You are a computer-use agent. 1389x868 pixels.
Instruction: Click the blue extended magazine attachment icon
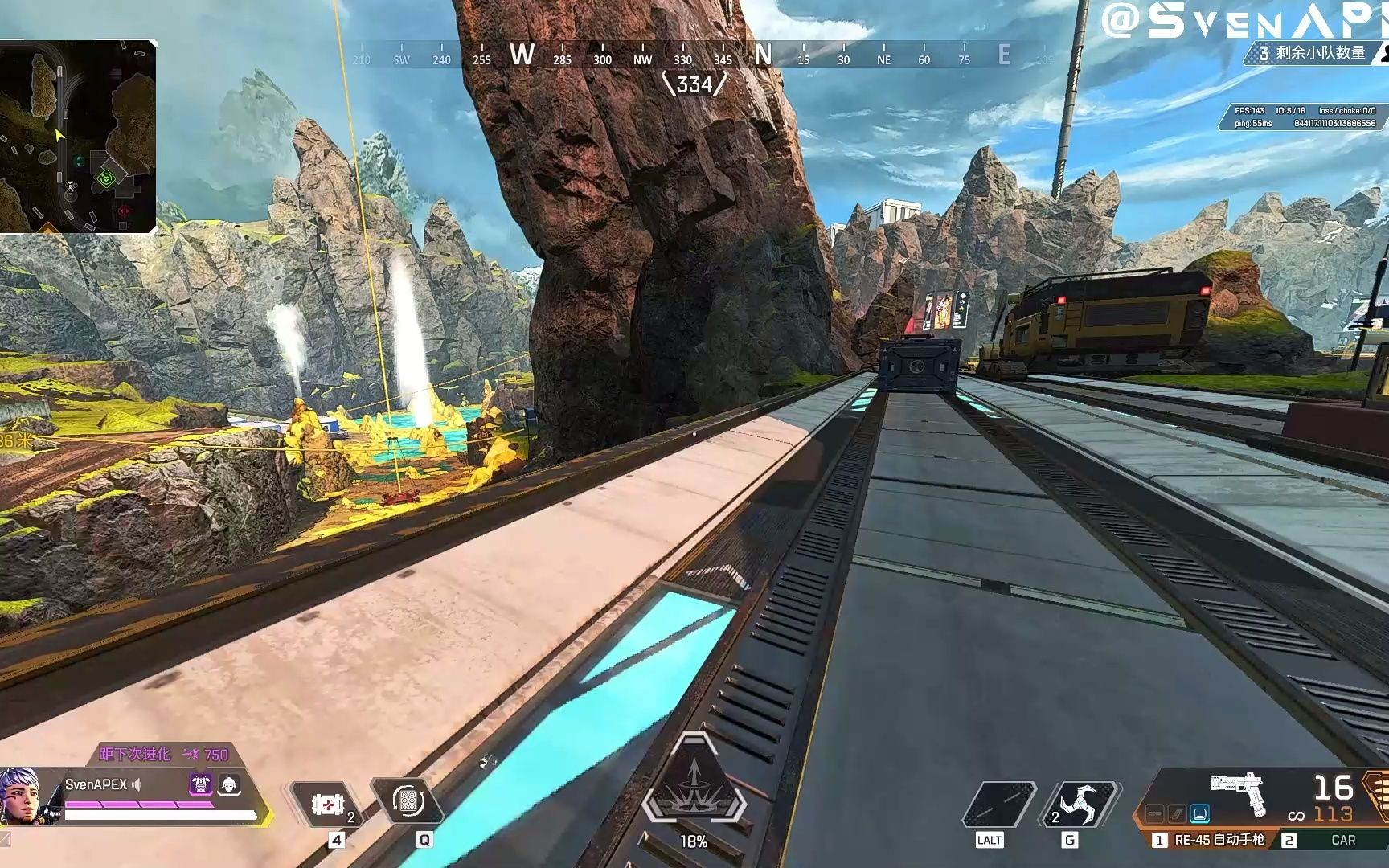(1199, 815)
